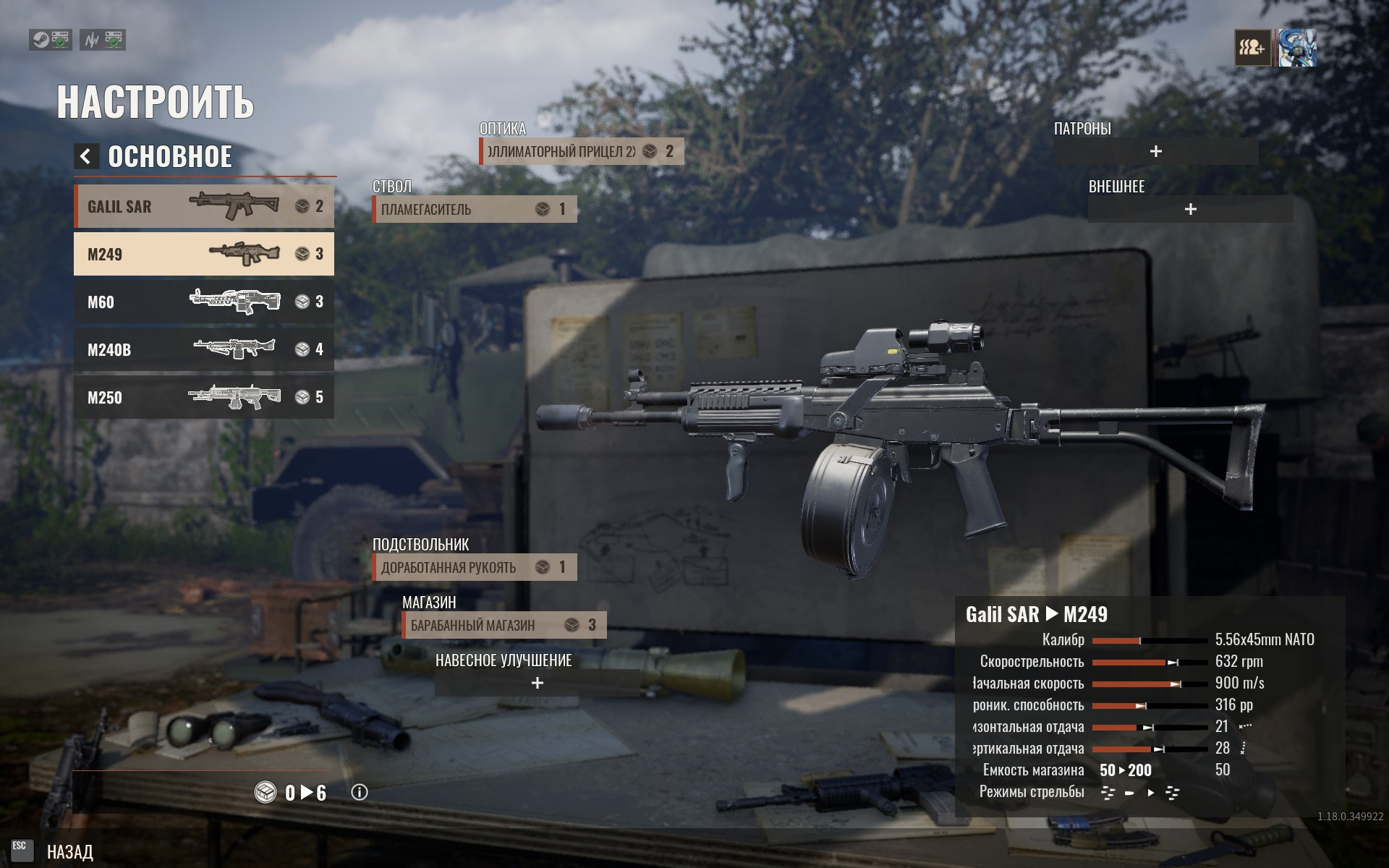Pick the M240B weapon entry
The height and width of the screenshot is (868, 1389).
pyautogui.click(x=203, y=349)
